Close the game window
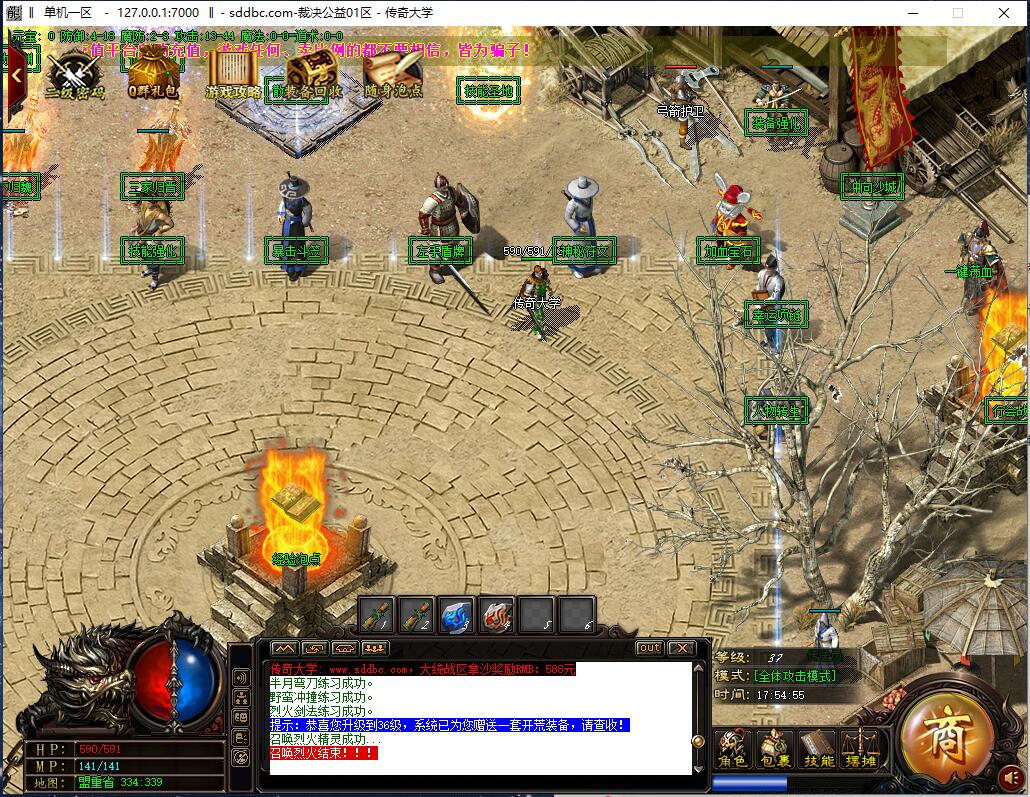Image resolution: width=1030 pixels, height=797 pixels. (x=1002, y=13)
